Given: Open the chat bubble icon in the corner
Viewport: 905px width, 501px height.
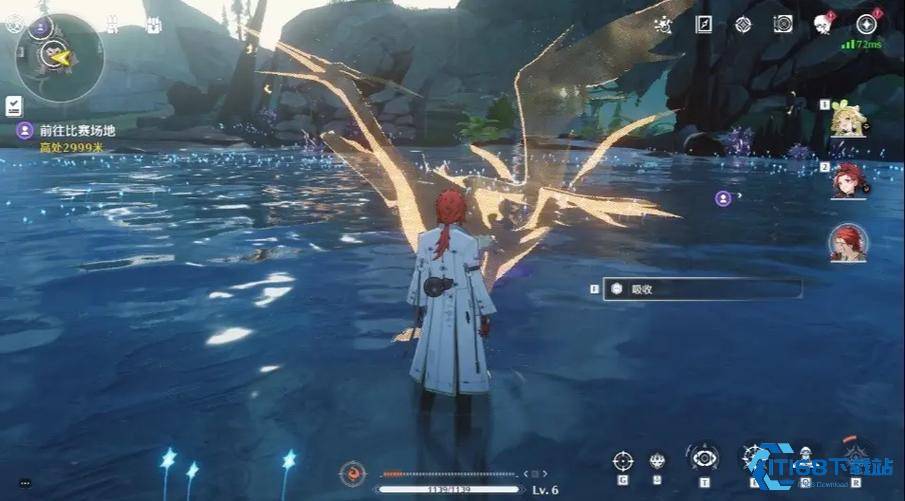Looking at the screenshot, I should coord(24,483).
